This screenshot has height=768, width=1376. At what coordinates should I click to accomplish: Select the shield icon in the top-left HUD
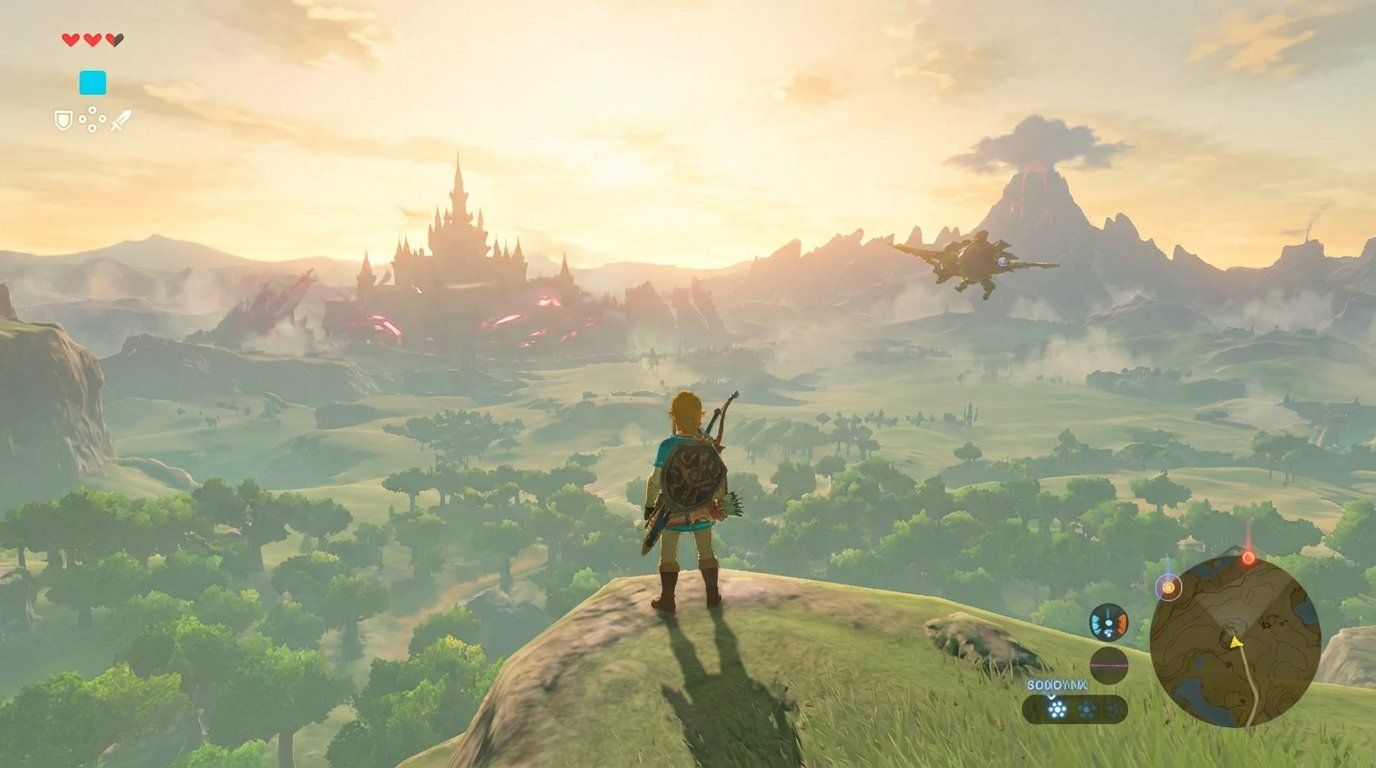click(x=63, y=119)
